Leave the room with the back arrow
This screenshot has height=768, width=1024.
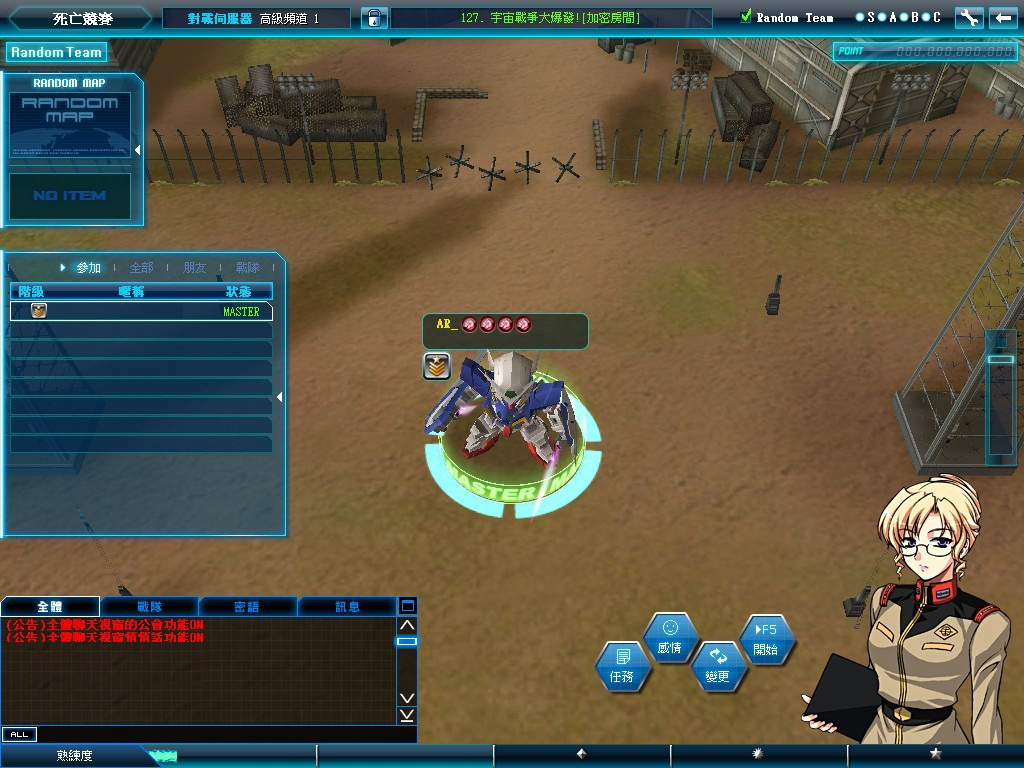1001,17
